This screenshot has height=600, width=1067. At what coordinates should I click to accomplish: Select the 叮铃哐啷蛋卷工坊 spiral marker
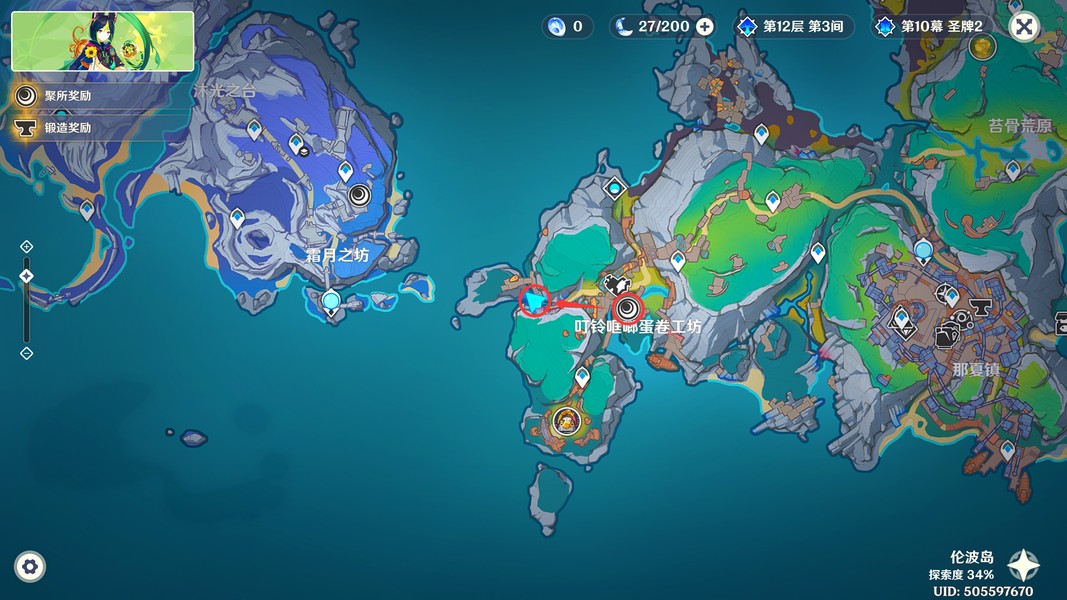628,307
